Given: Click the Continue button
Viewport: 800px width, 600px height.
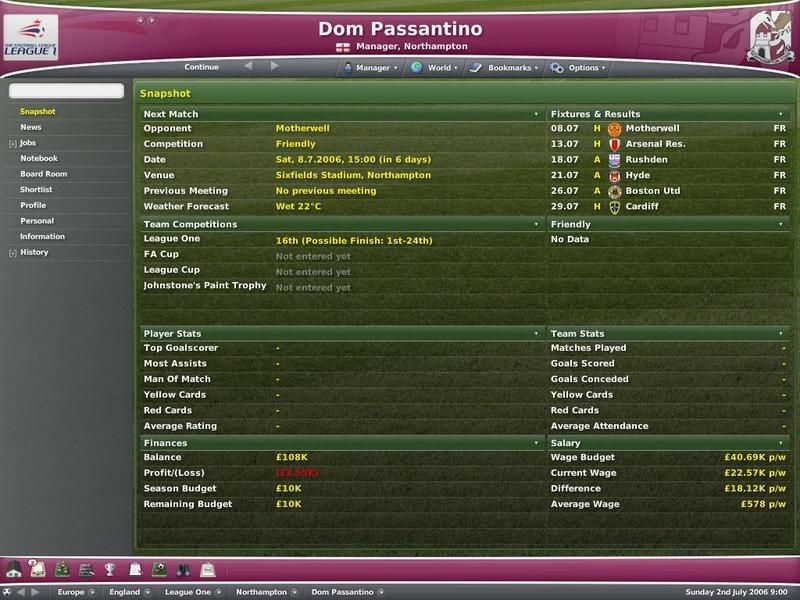Looking at the screenshot, I should coord(201,67).
